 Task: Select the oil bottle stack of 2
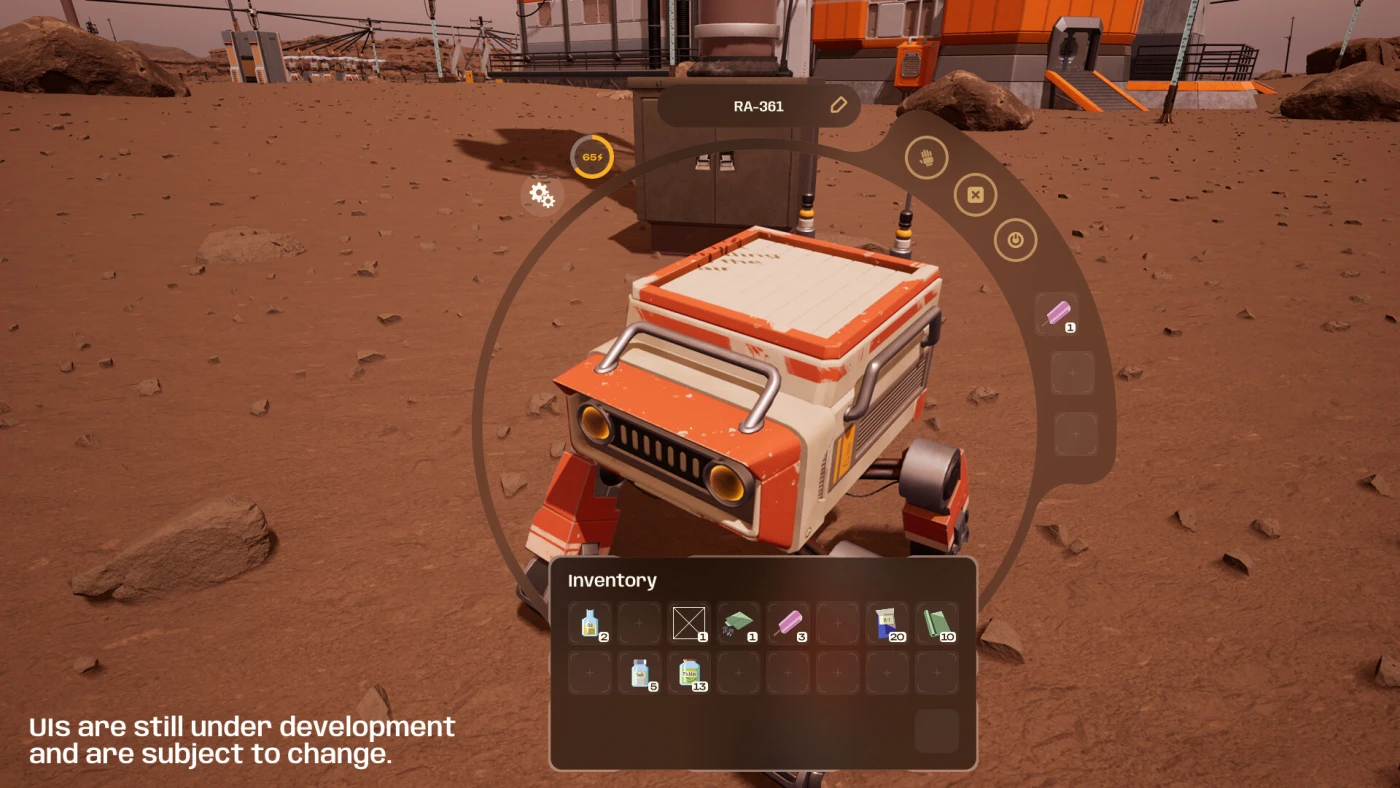click(x=590, y=623)
